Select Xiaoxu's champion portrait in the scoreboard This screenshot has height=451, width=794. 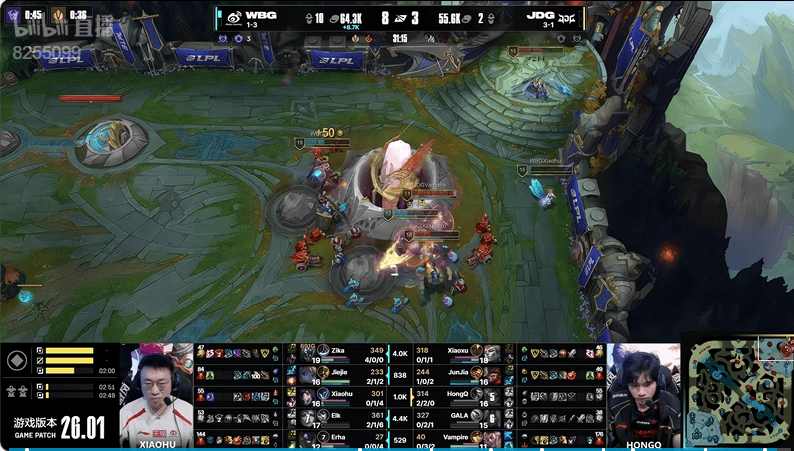(x=491, y=353)
